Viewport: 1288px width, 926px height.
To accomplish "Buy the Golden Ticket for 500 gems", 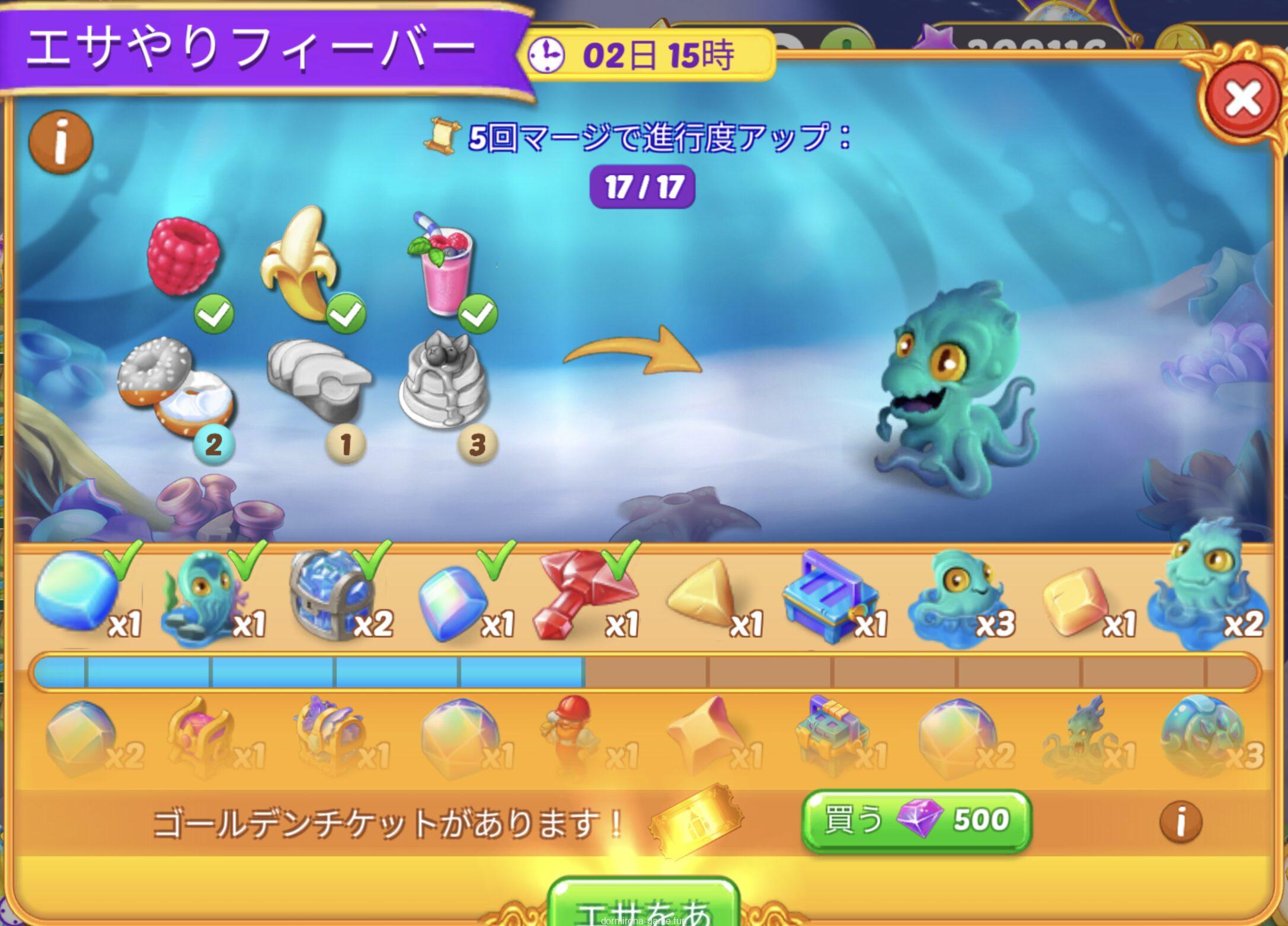I will coord(916,820).
